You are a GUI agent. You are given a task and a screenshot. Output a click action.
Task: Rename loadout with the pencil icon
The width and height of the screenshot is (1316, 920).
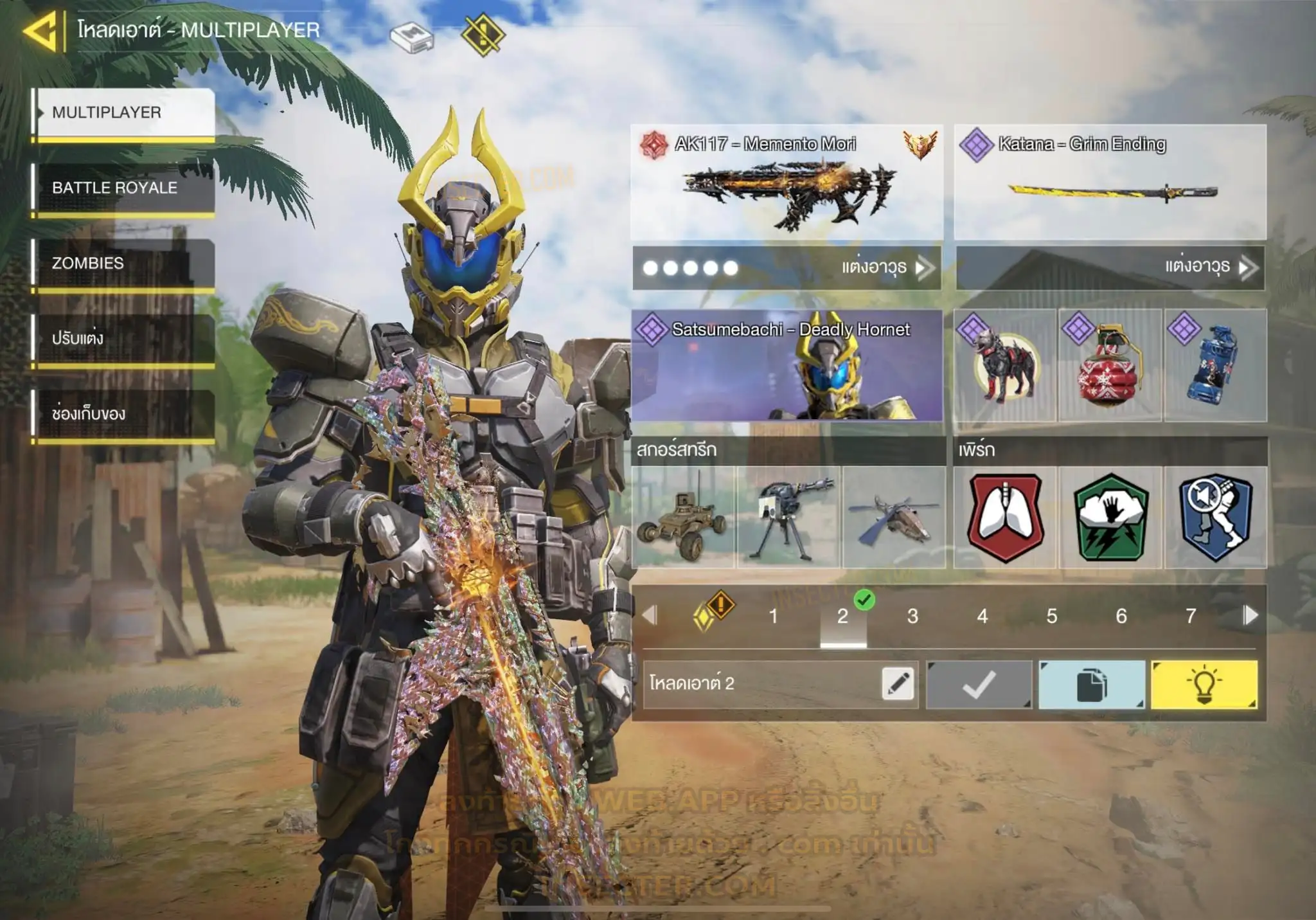click(898, 683)
